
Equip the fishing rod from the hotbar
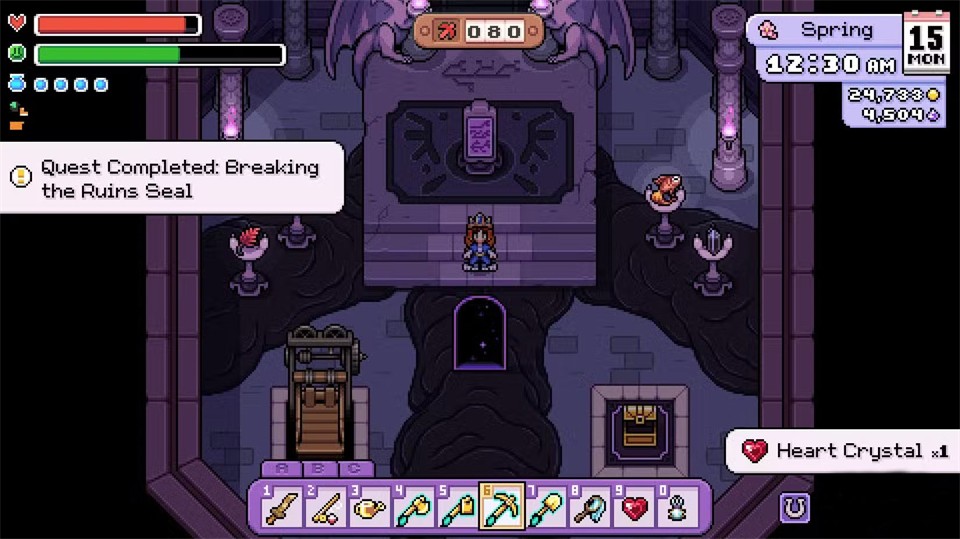coord(323,509)
